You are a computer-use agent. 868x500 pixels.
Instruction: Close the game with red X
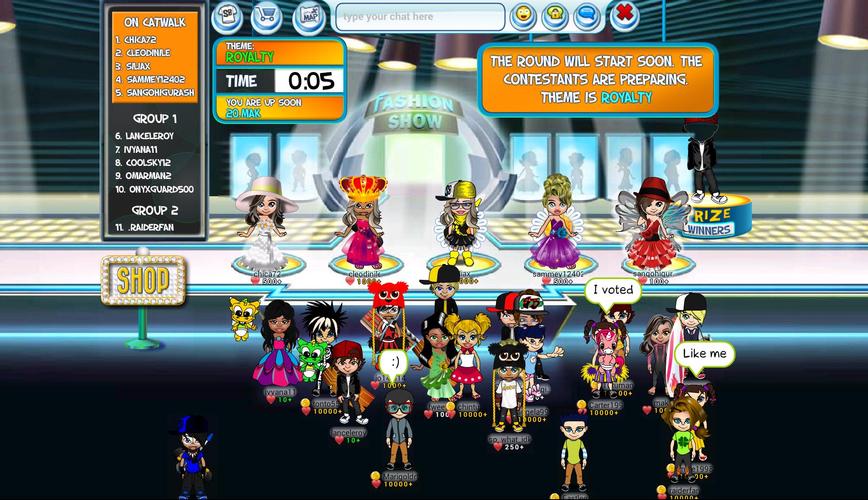(624, 15)
